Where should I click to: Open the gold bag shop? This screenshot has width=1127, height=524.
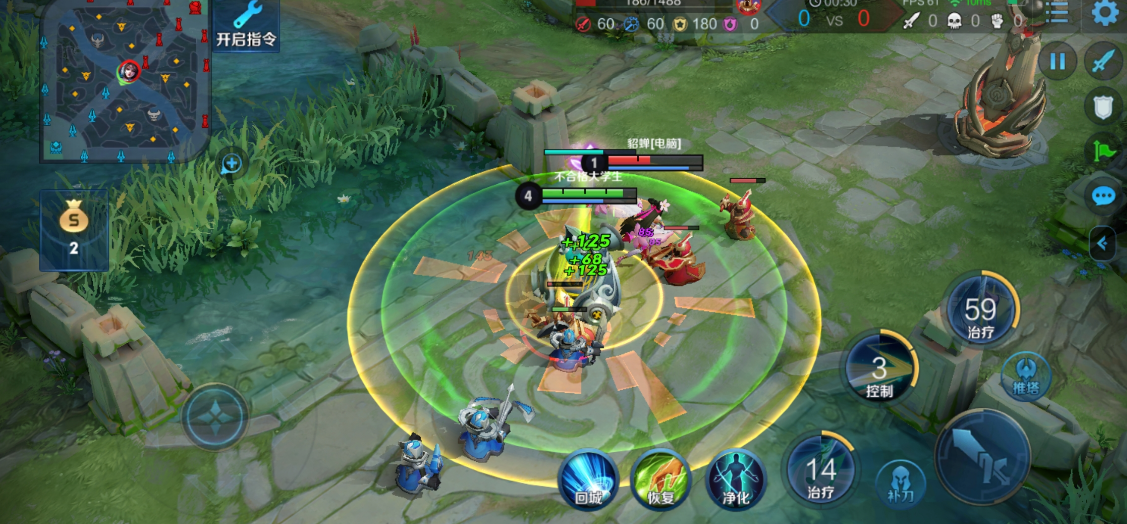pyautogui.click(x=73, y=229)
